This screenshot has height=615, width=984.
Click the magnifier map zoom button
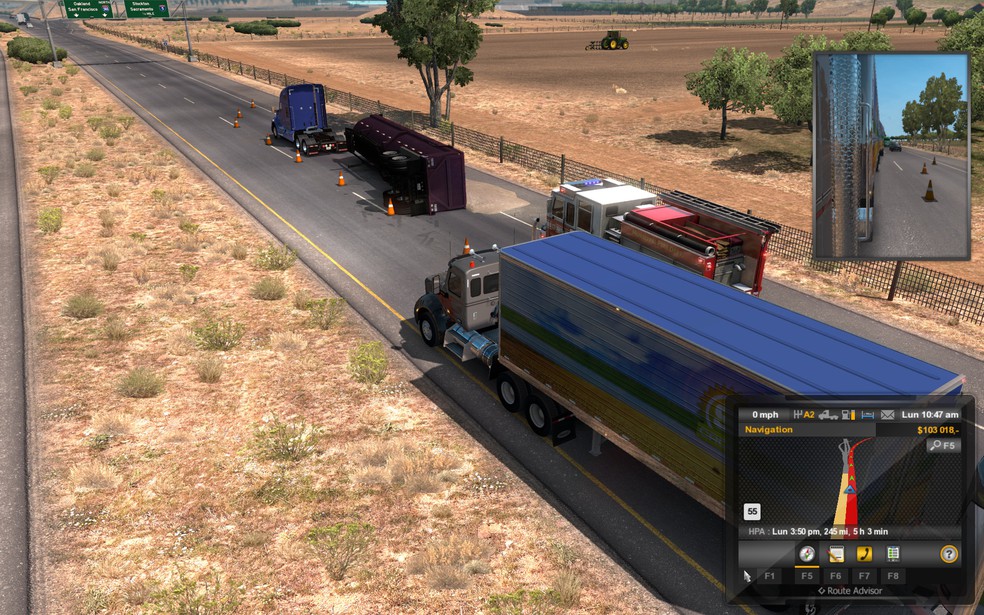click(943, 445)
